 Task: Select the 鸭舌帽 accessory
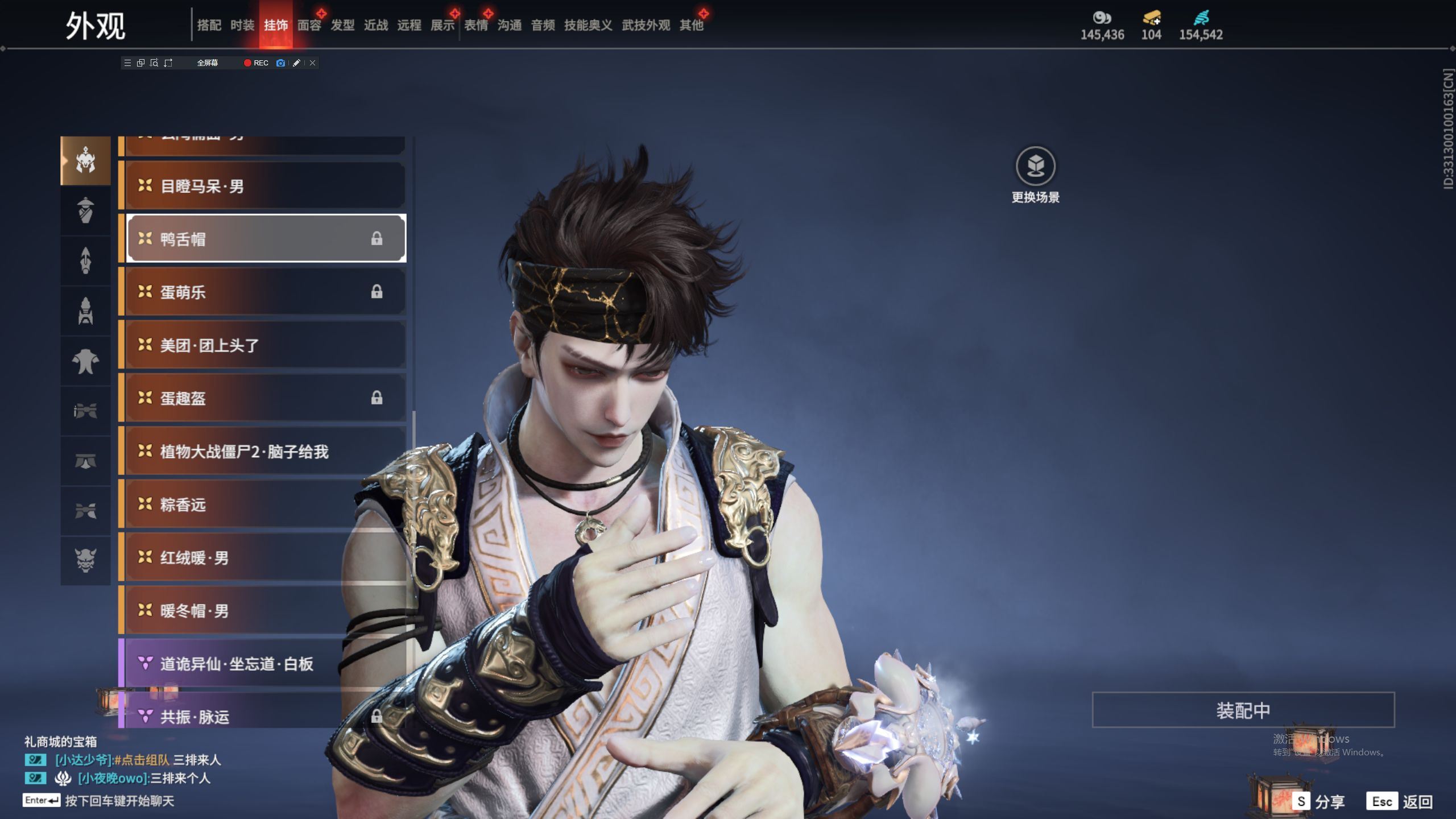pos(266,238)
